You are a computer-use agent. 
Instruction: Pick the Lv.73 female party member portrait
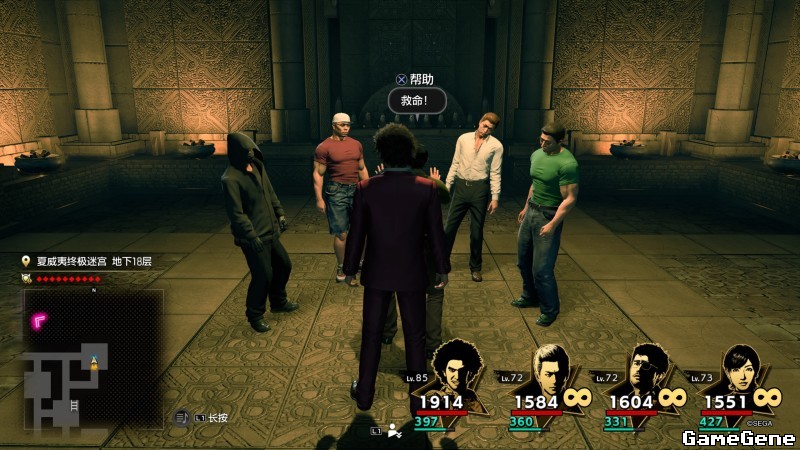740,368
